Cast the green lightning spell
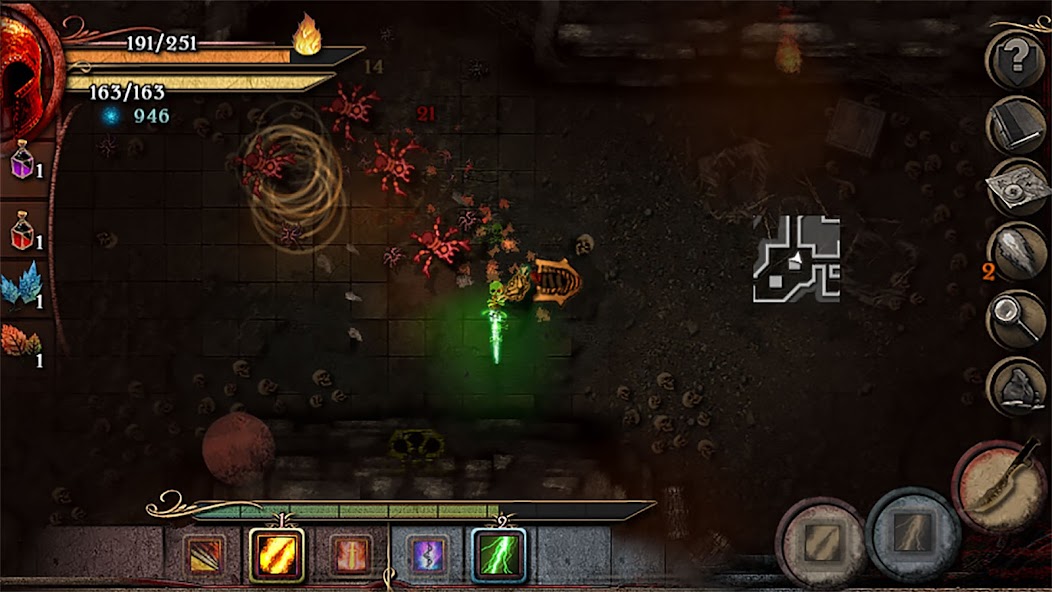The height and width of the screenshot is (592, 1052). [x=498, y=555]
